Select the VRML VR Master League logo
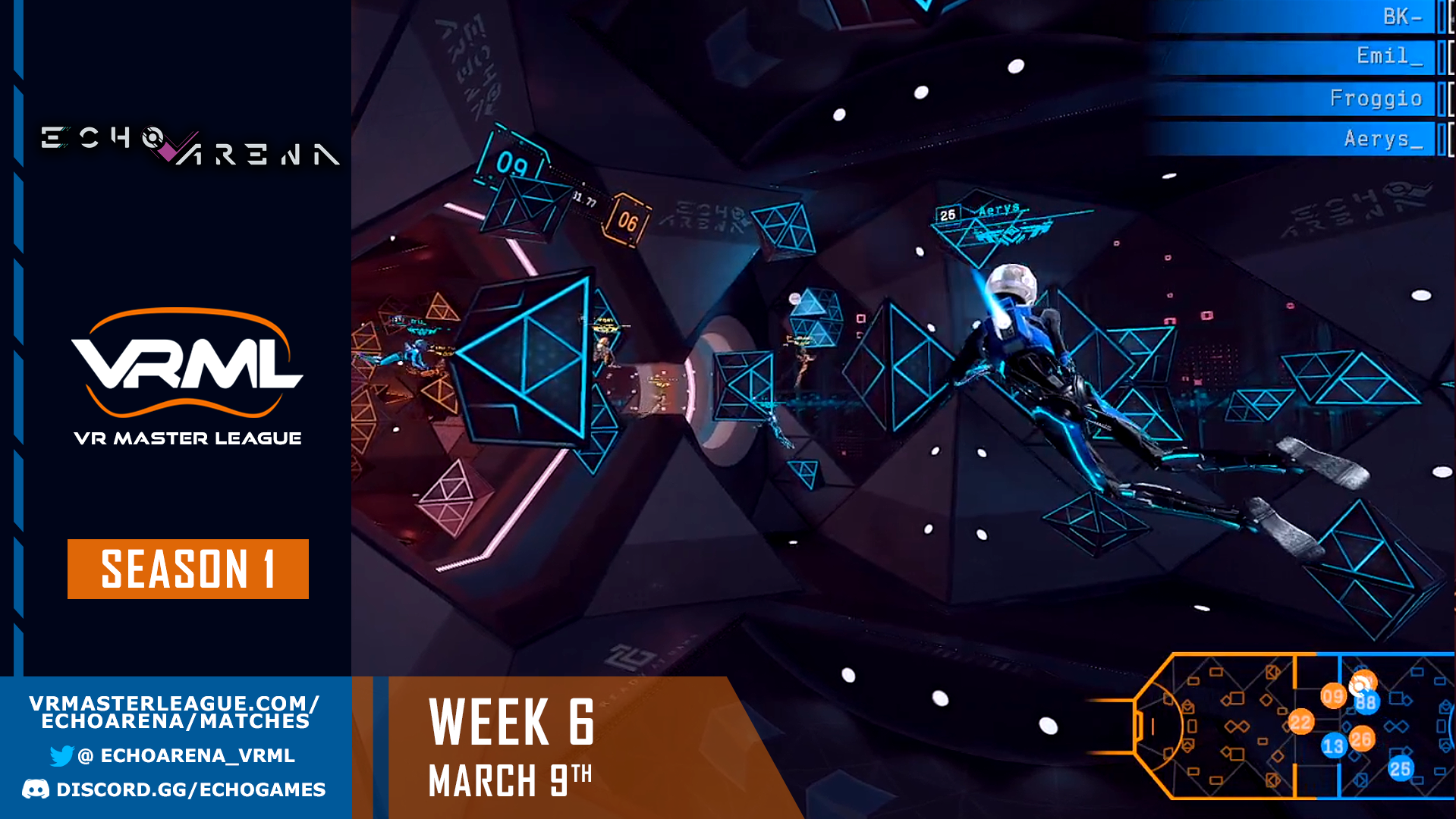Viewport: 1456px width, 819px height. click(x=188, y=372)
